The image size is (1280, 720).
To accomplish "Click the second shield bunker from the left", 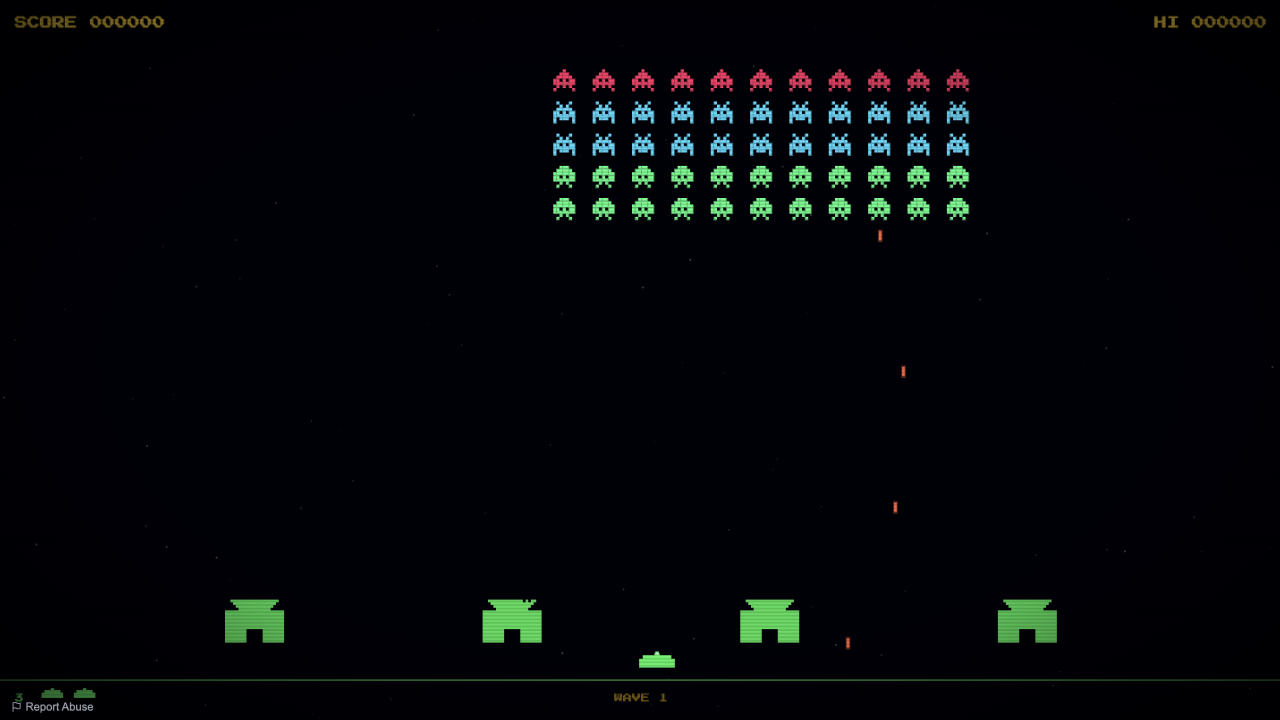I will pos(512,622).
